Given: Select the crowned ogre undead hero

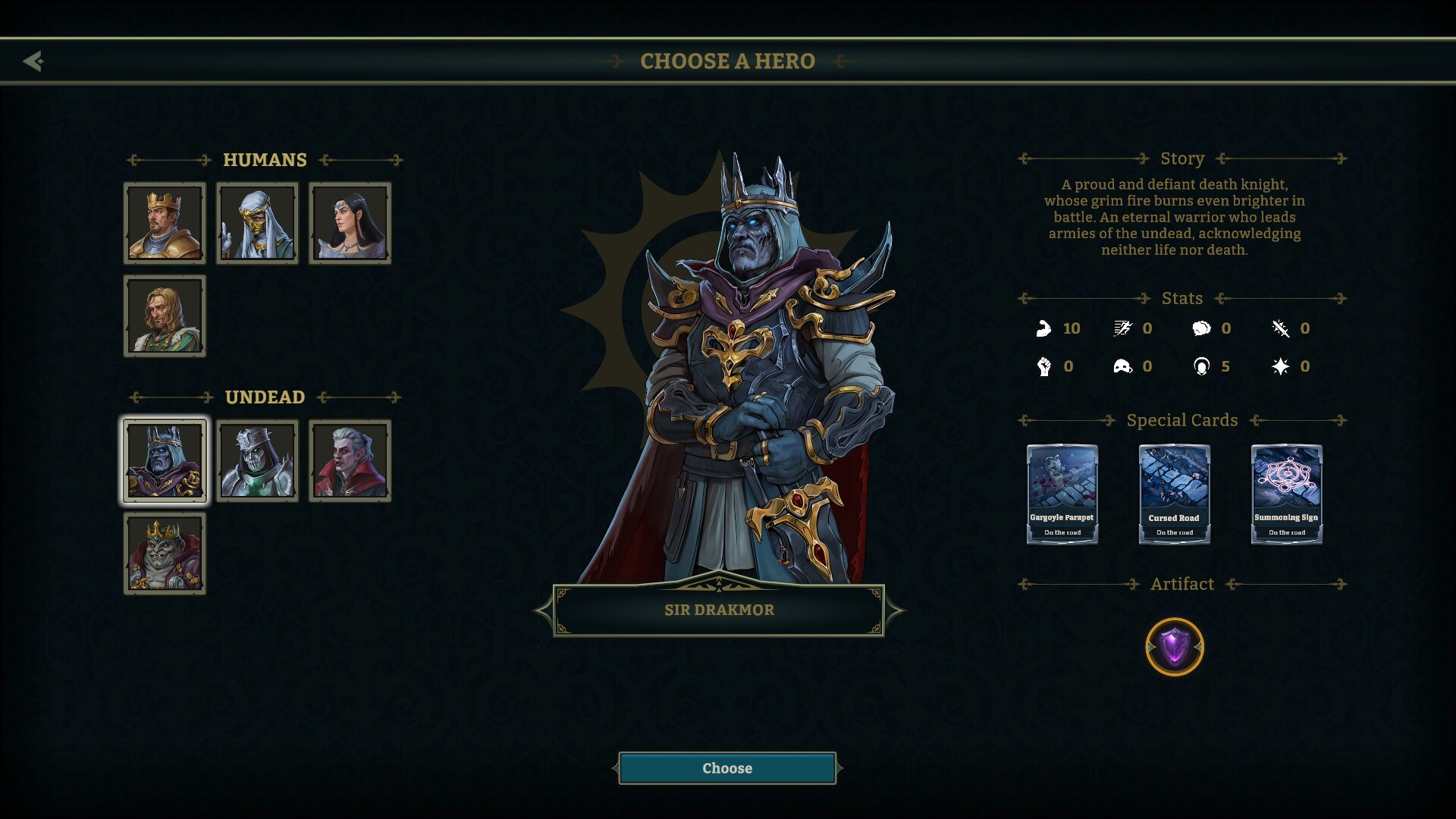Looking at the screenshot, I should (165, 553).
